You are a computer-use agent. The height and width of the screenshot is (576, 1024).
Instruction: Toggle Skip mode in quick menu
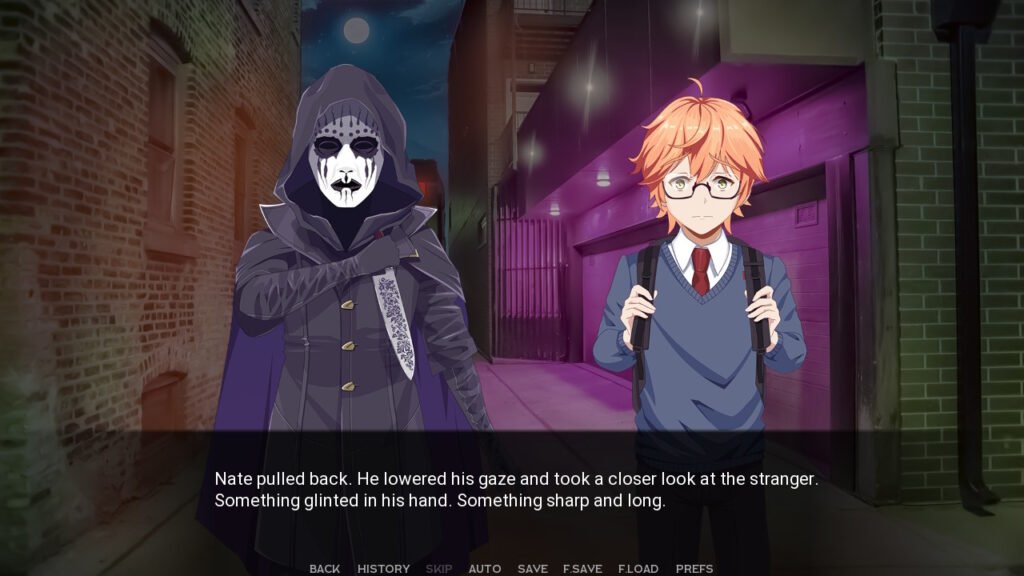[x=439, y=569]
